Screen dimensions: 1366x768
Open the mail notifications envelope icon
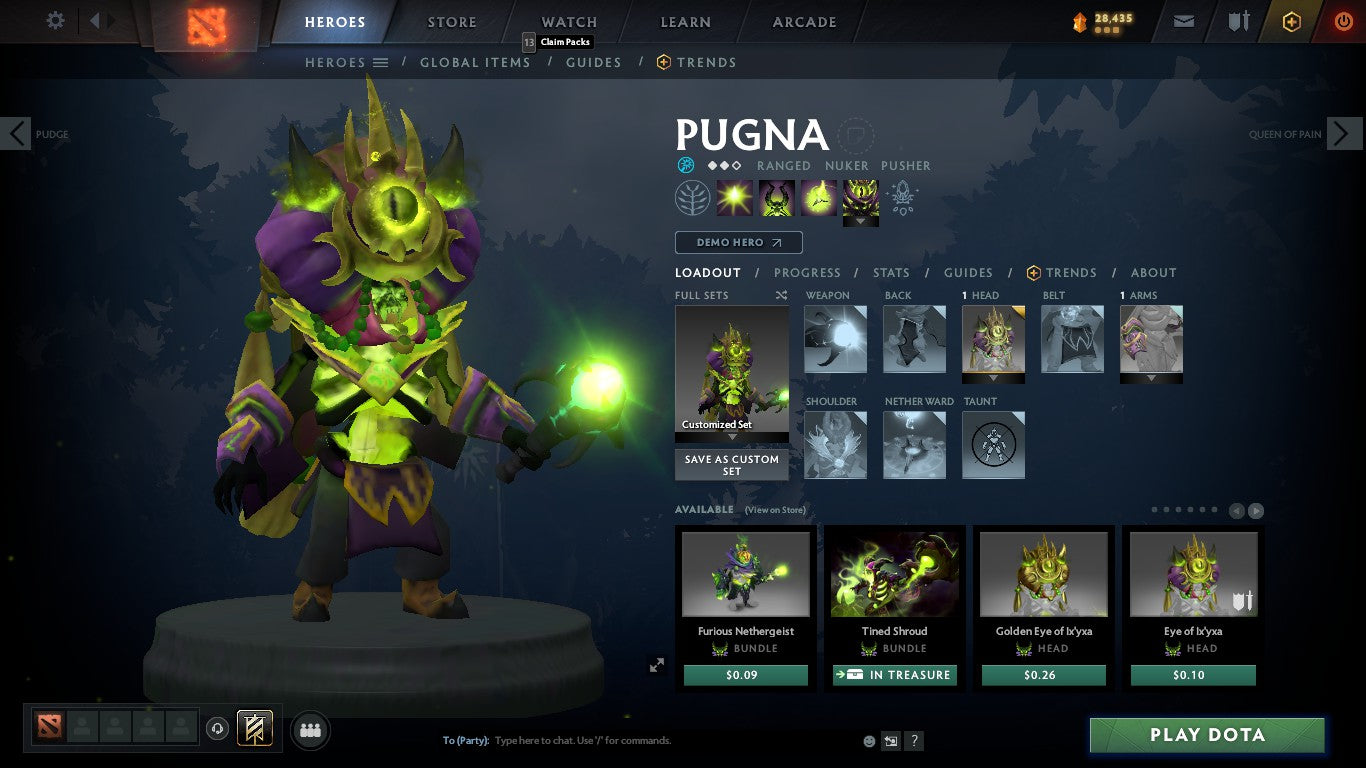click(1183, 19)
